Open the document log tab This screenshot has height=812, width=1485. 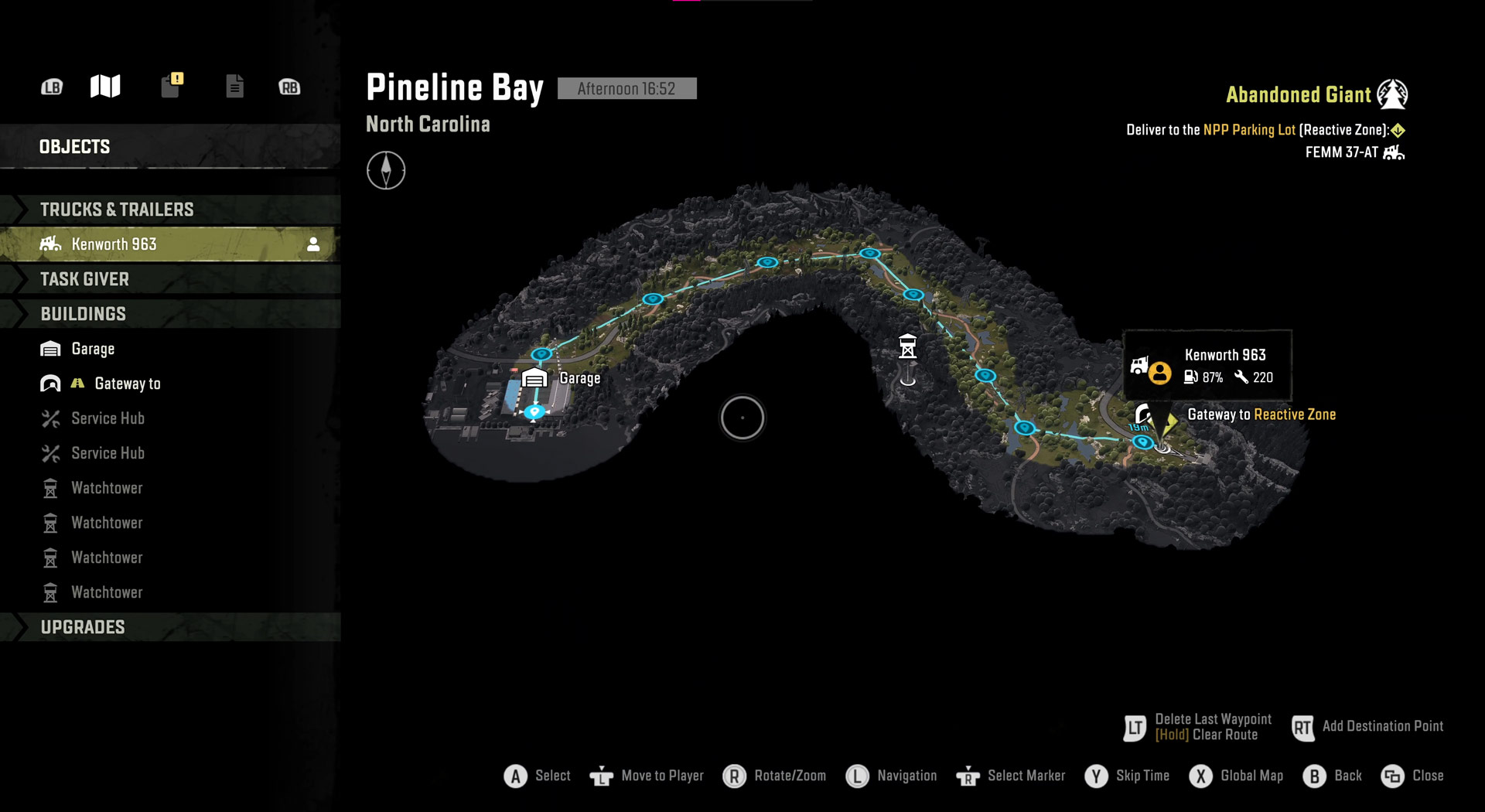234,86
